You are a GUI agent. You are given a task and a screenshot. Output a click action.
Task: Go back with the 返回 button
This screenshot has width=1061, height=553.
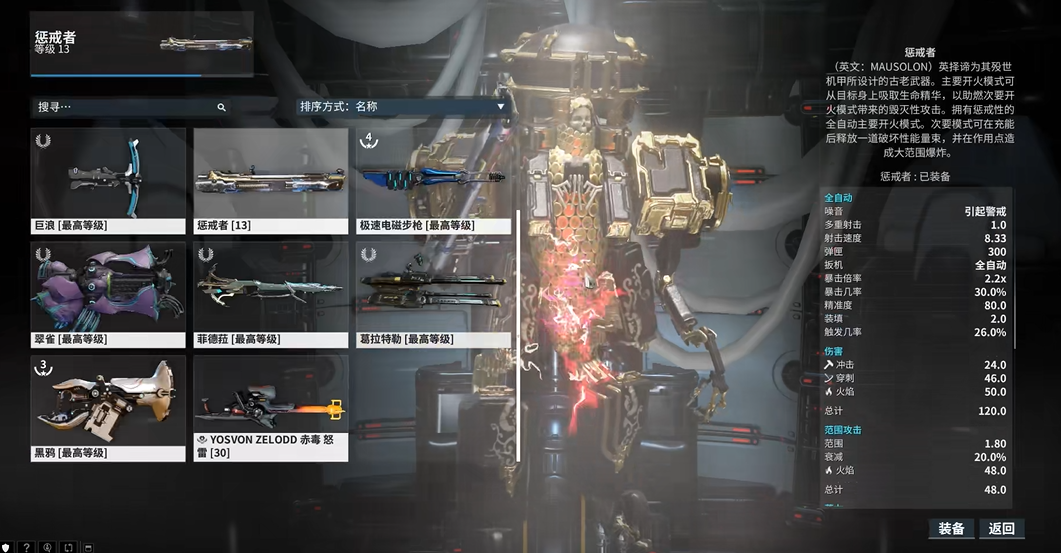[1002, 529]
